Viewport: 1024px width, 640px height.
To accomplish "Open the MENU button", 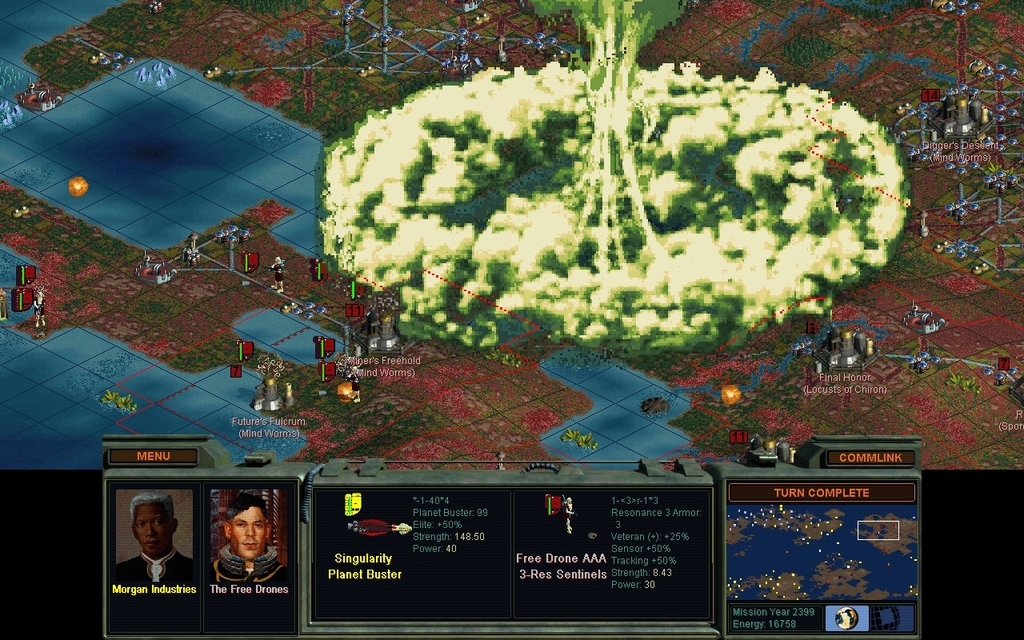I will pos(153,457).
